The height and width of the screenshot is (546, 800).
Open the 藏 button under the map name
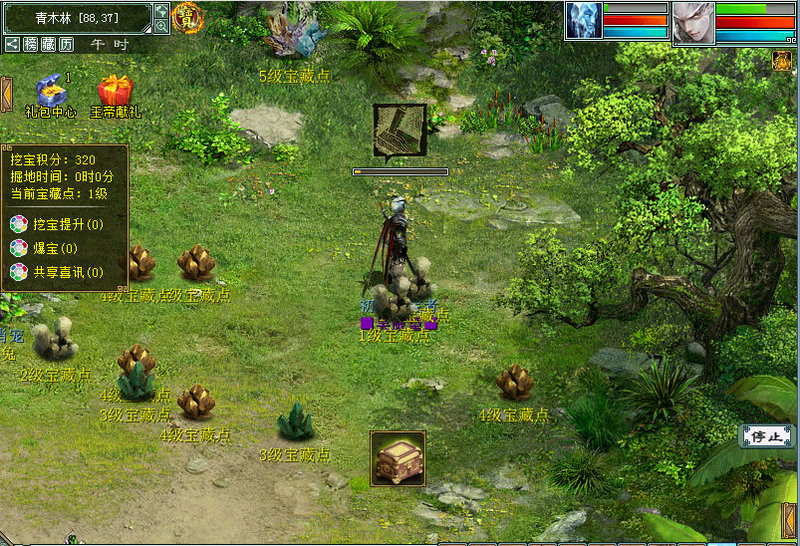(48, 44)
